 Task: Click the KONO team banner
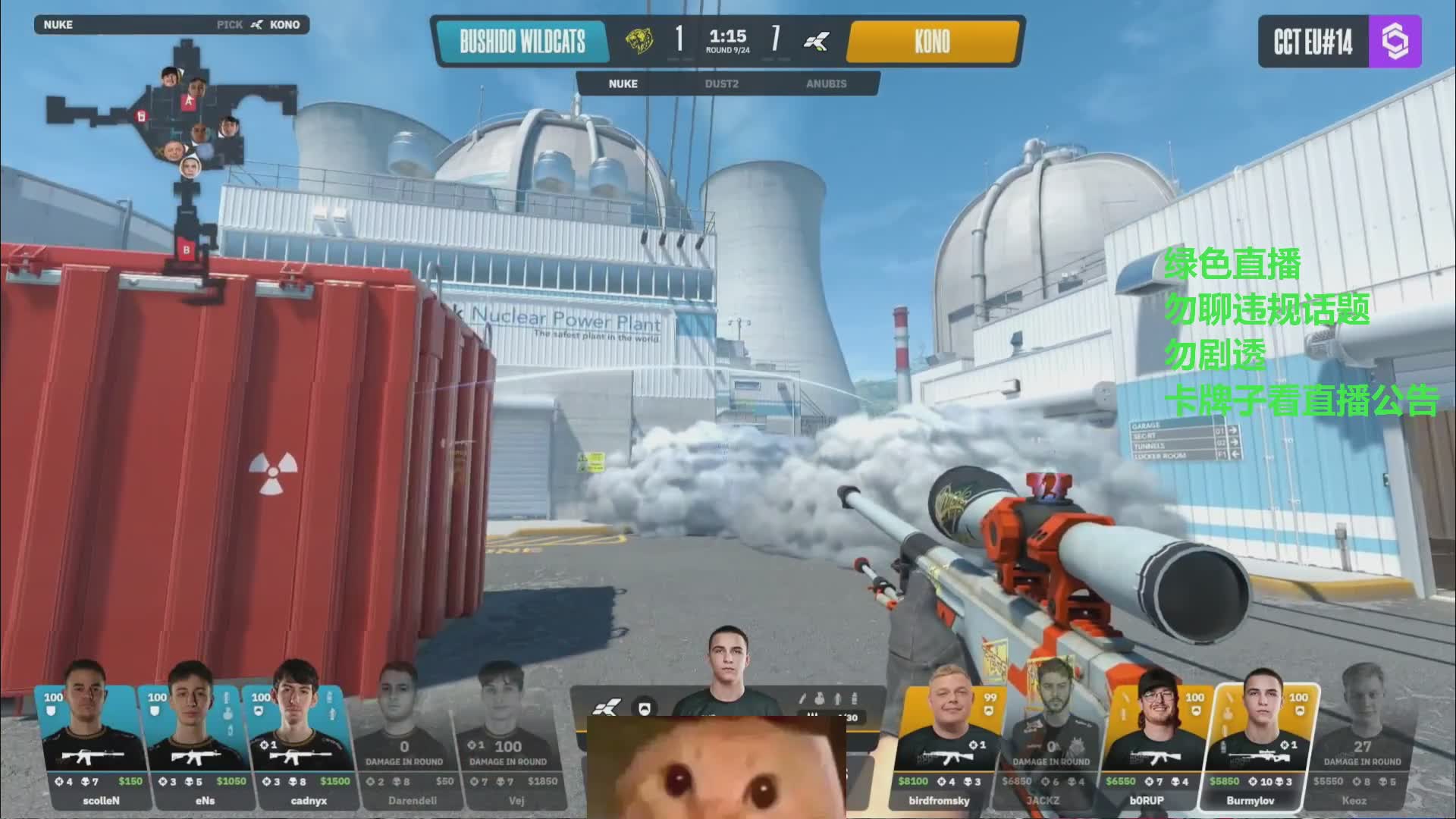click(932, 41)
